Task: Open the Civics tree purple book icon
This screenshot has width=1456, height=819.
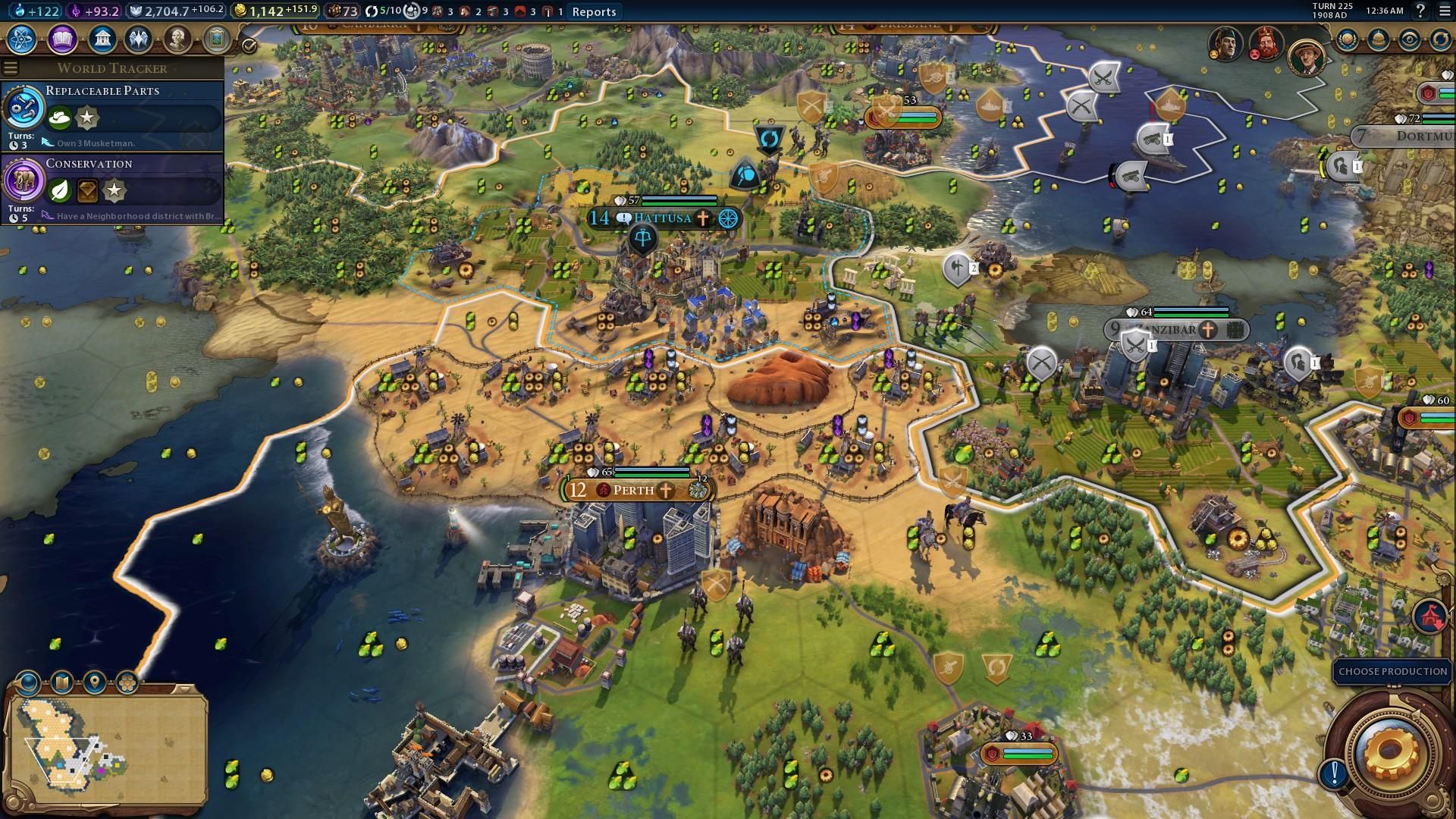Action: pos(61,39)
